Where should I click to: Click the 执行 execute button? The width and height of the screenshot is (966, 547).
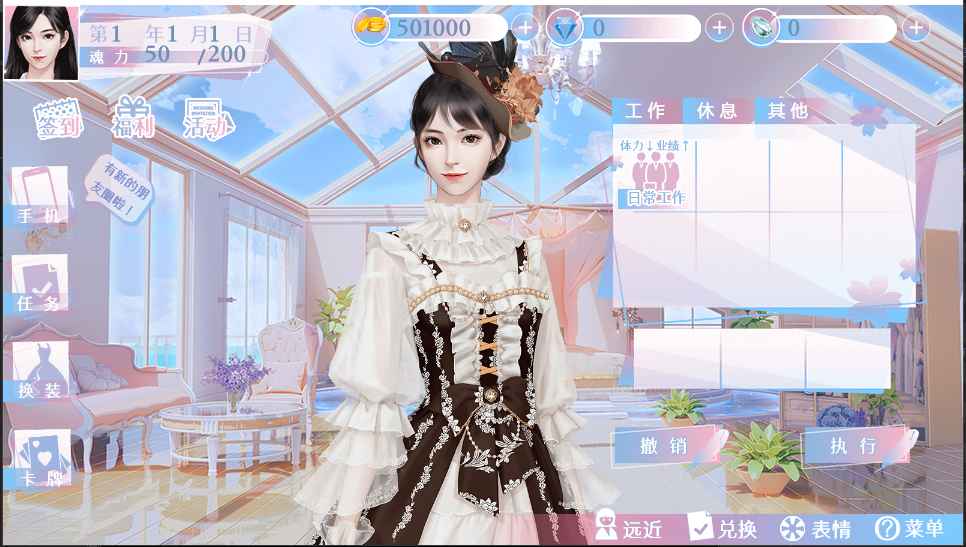click(853, 446)
